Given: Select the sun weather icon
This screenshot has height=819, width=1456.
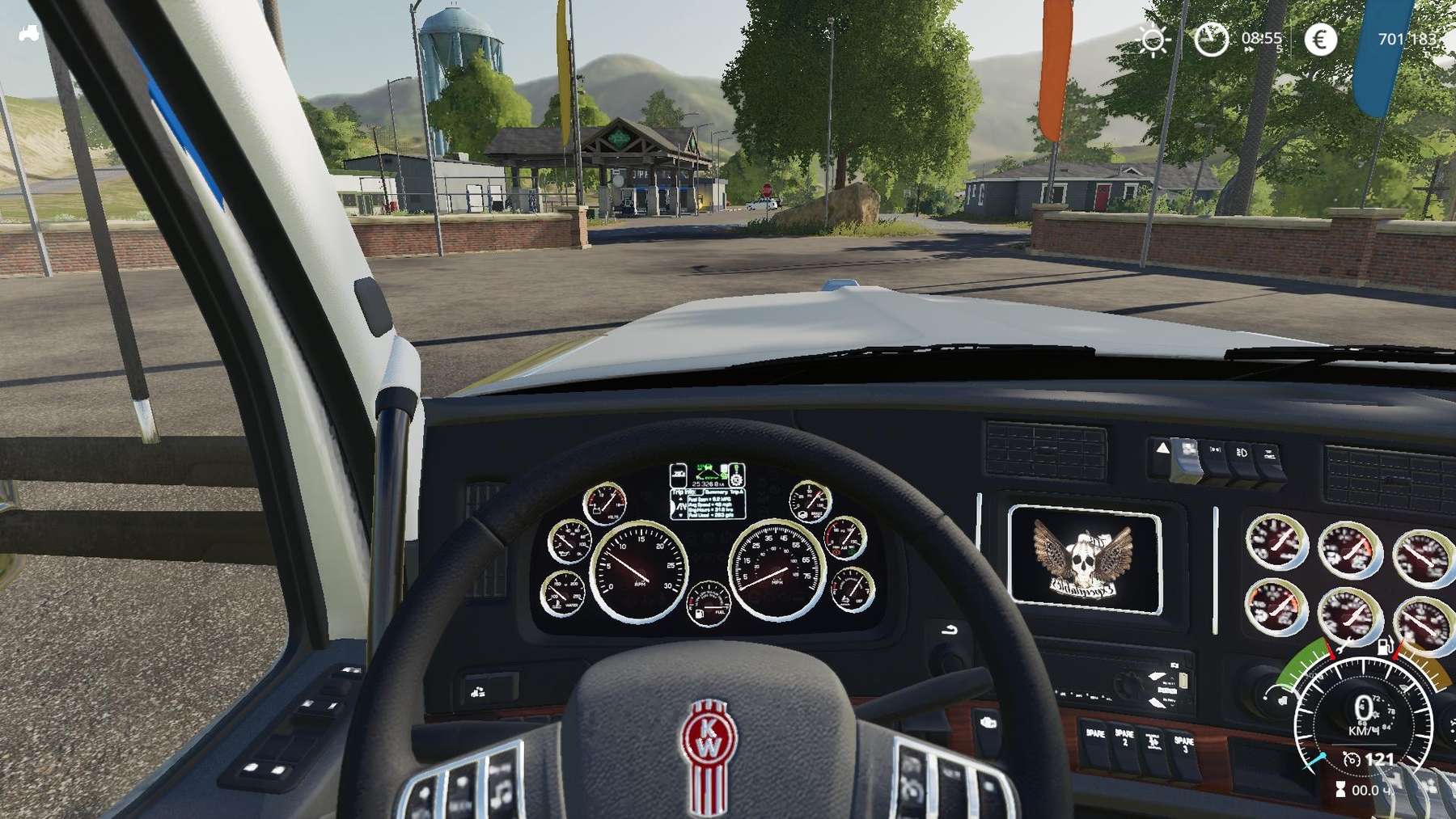Looking at the screenshot, I should pos(1153,39).
